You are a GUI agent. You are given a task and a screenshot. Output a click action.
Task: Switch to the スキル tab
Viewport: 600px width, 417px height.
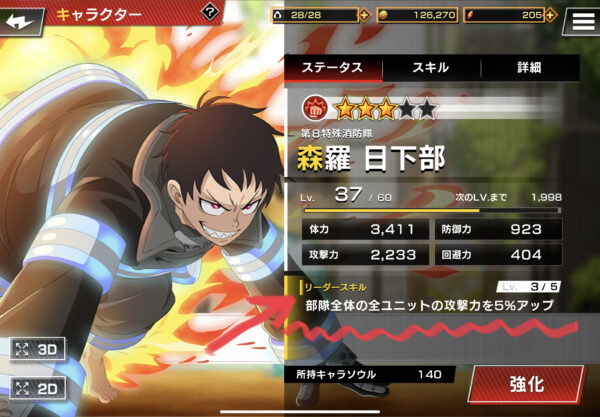tap(430, 68)
